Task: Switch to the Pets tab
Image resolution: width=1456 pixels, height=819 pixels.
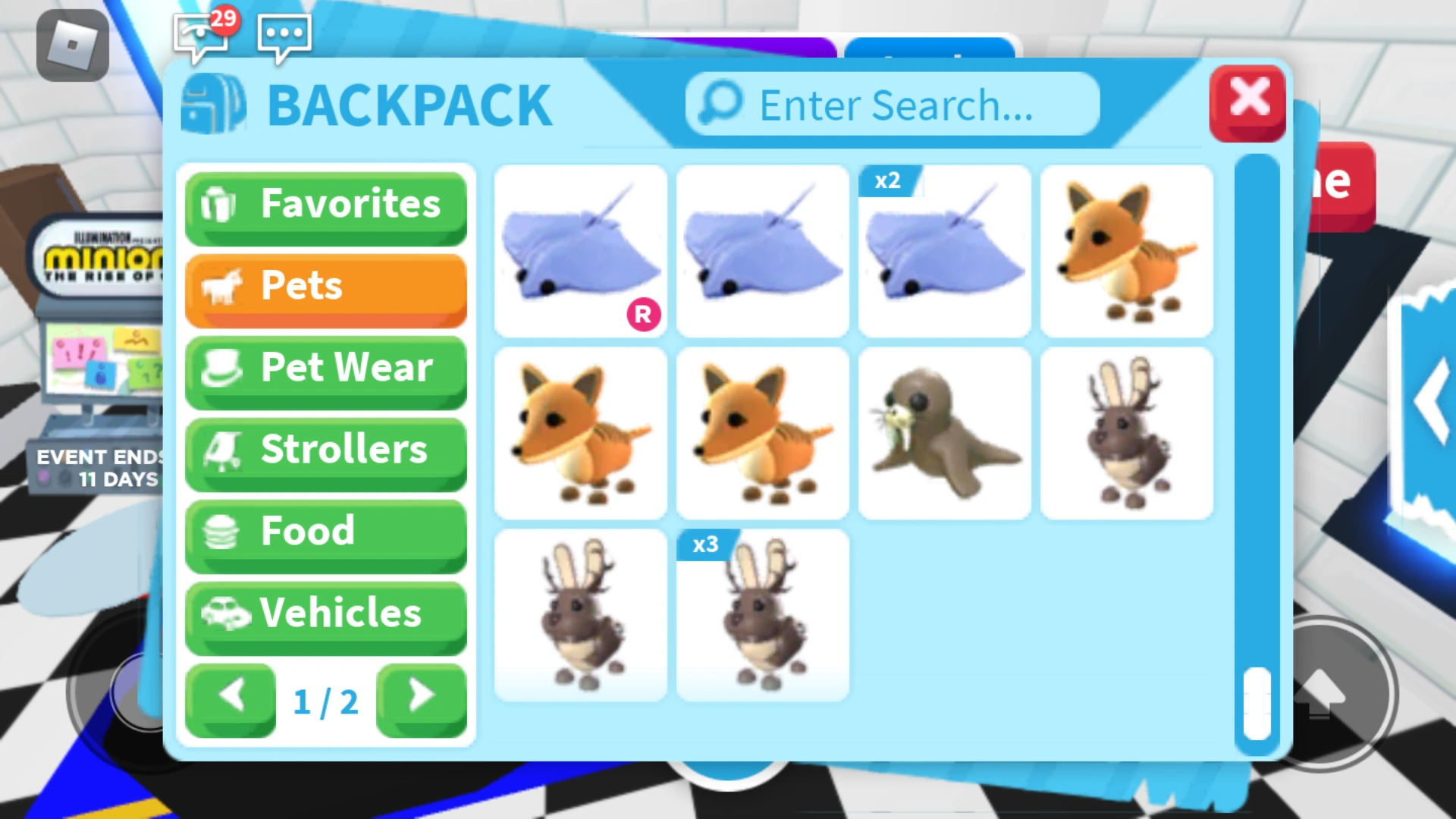Action: tap(326, 287)
